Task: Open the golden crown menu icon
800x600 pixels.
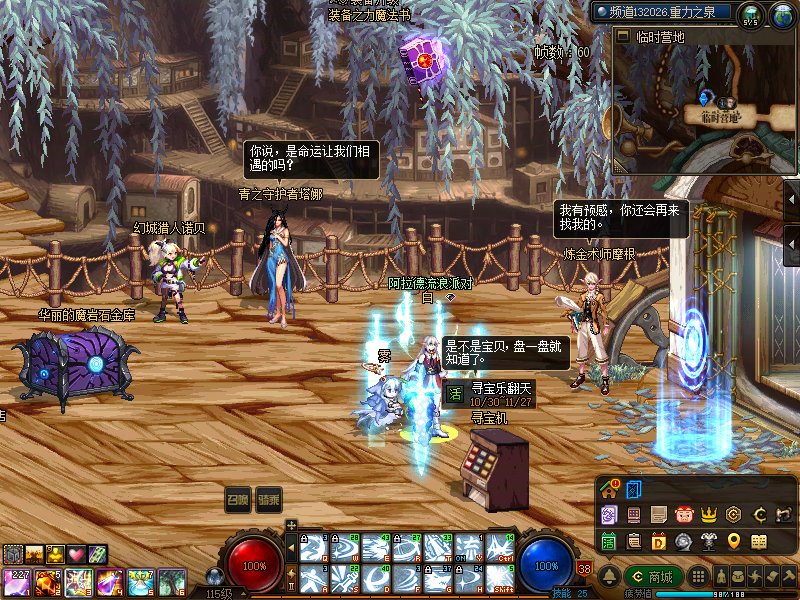Action: pyautogui.click(x=710, y=514)
